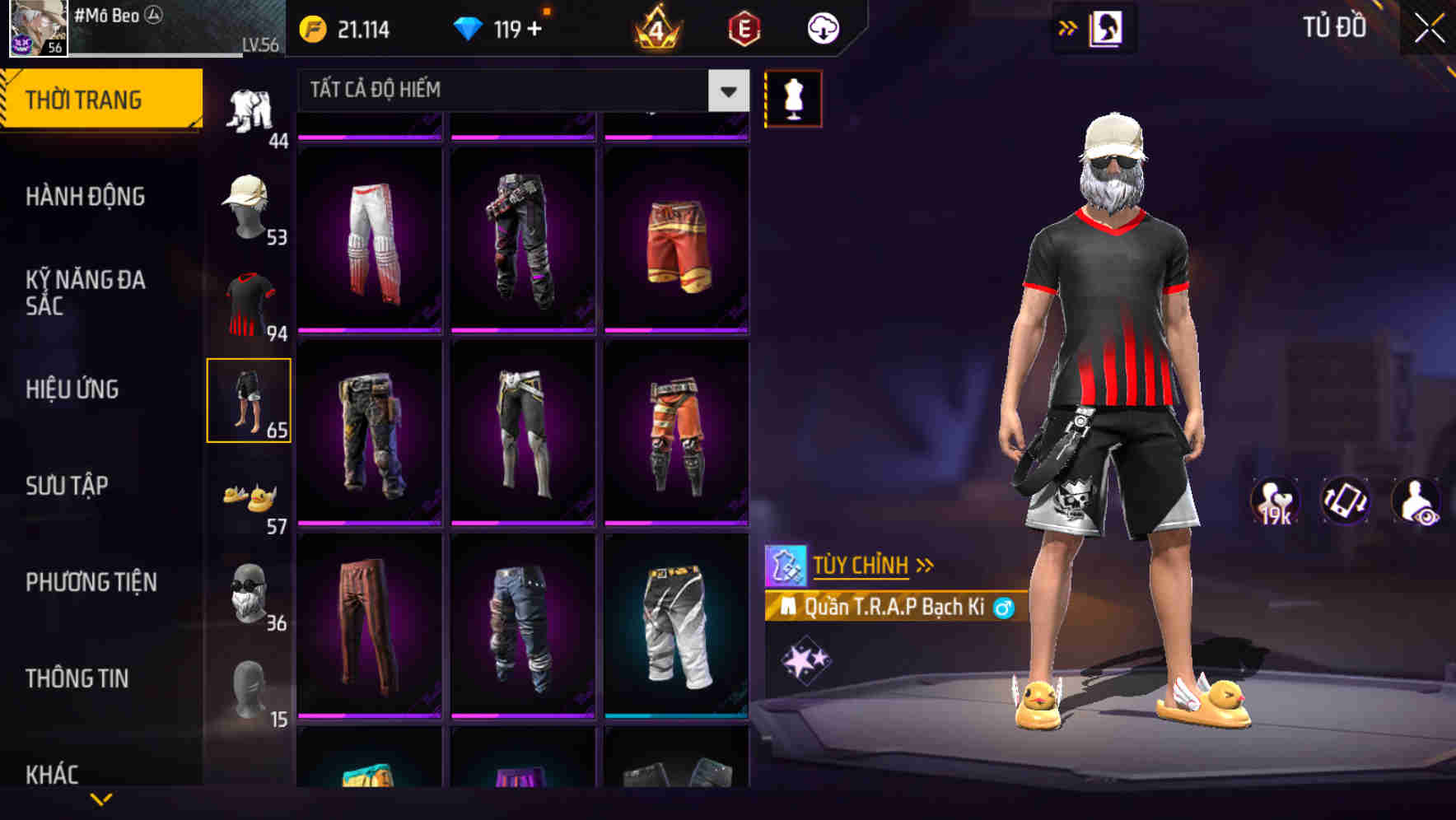Open the red E badge event icon

point(744,27)
